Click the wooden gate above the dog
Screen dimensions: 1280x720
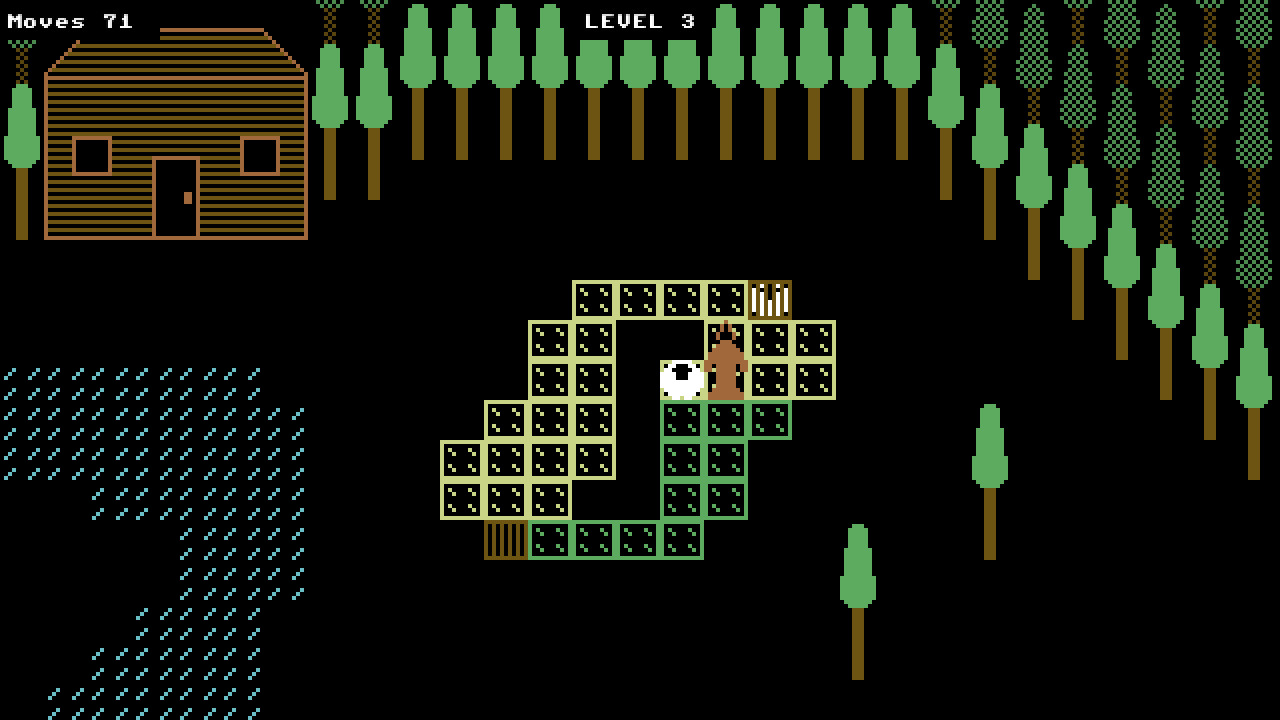click(x=768, y=298)
